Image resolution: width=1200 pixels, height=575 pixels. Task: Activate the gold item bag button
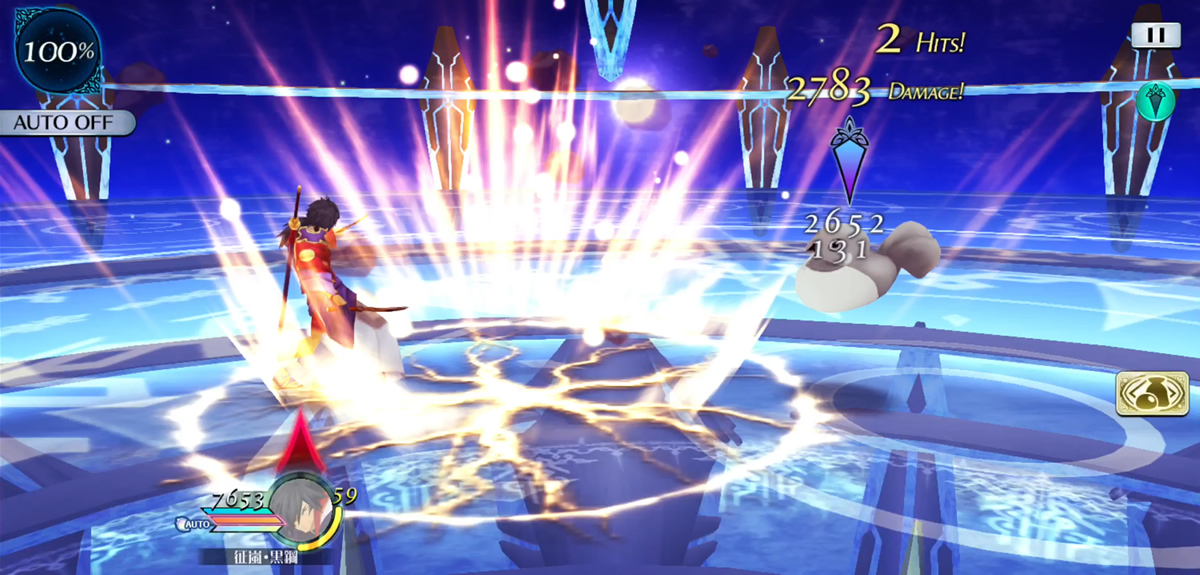1145,394
